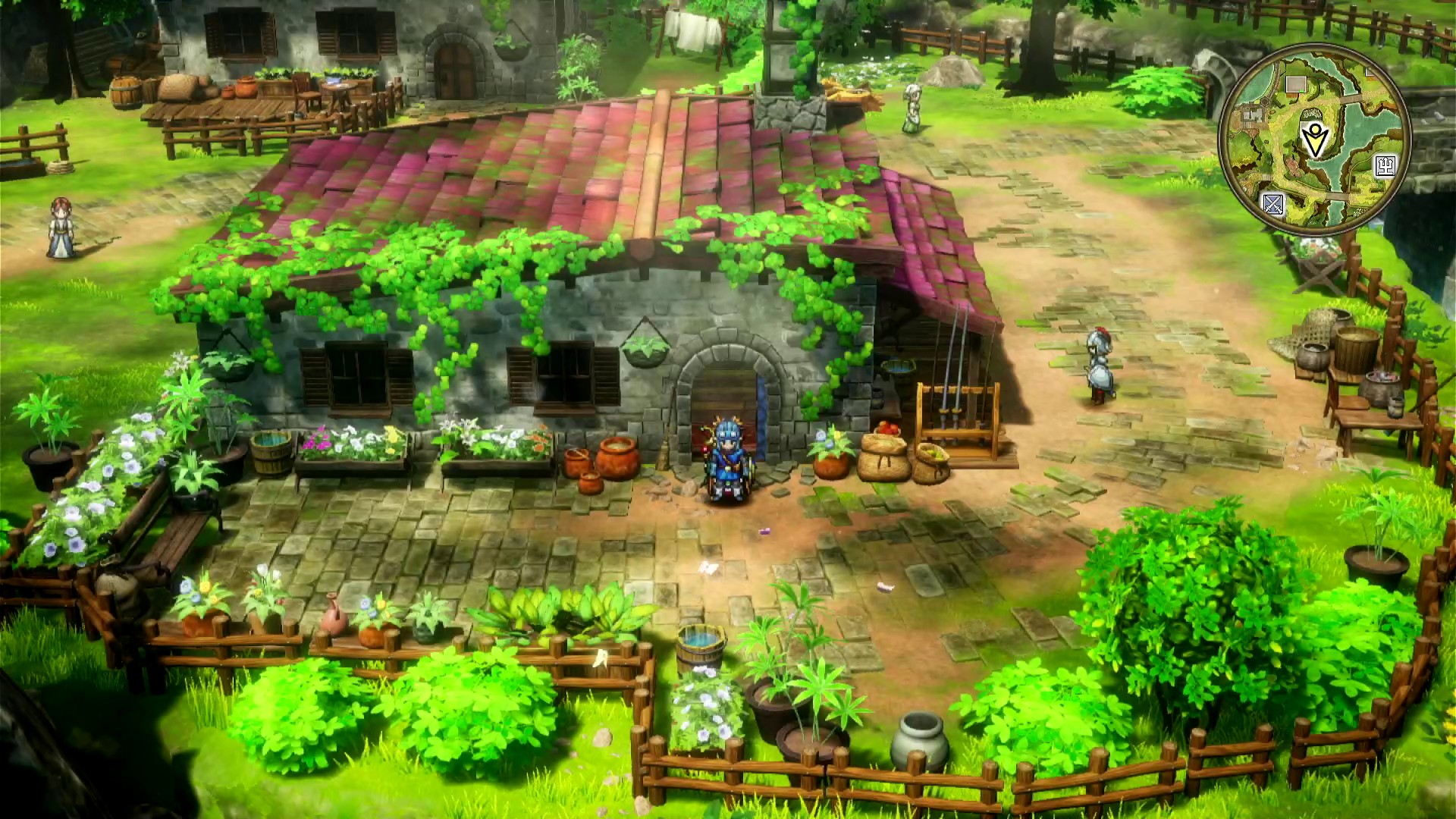Select the crossed swords weapon shop marker

pyautogui.click(x=1273, y=202)
